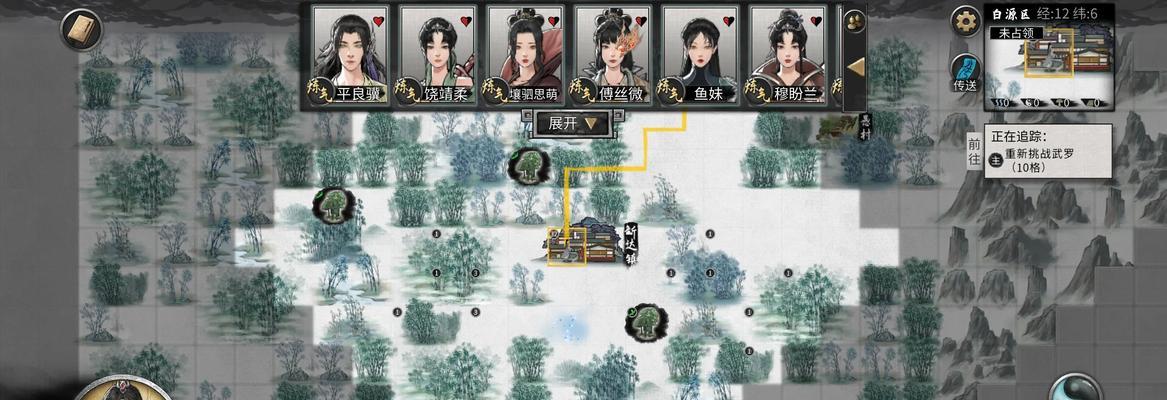Select the 壤驷思萌 character card
Screen dimensions: 1167x400
524,55
